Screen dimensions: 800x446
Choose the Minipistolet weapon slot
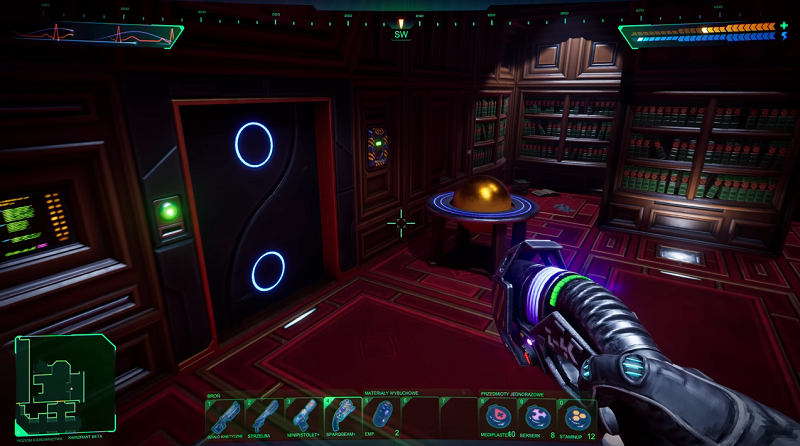point(303,417)
